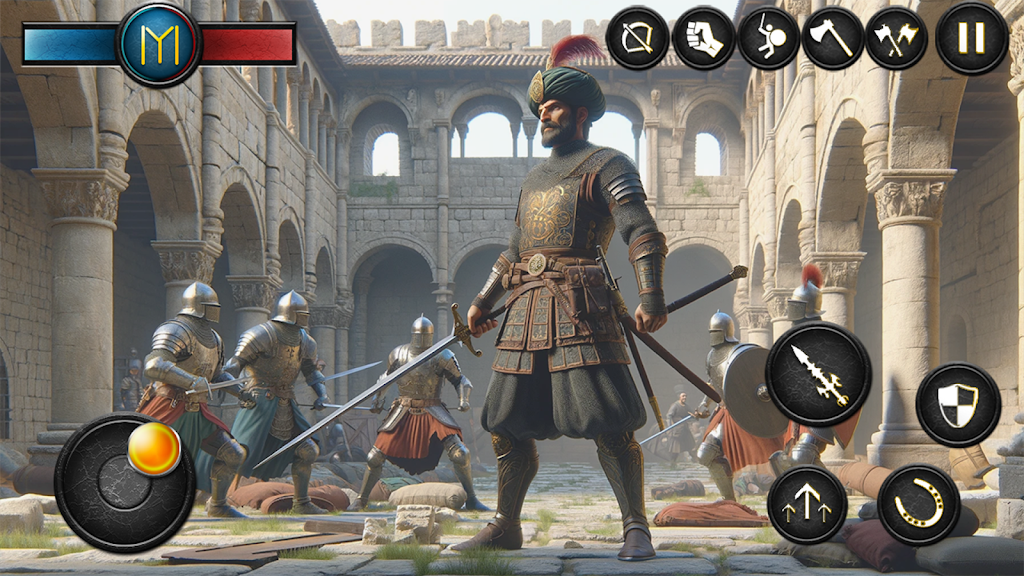Image resolution: width=1024 pixels, height=576 pixels.
Task: Trigger the triple arrows button
Action: [807, 505]
